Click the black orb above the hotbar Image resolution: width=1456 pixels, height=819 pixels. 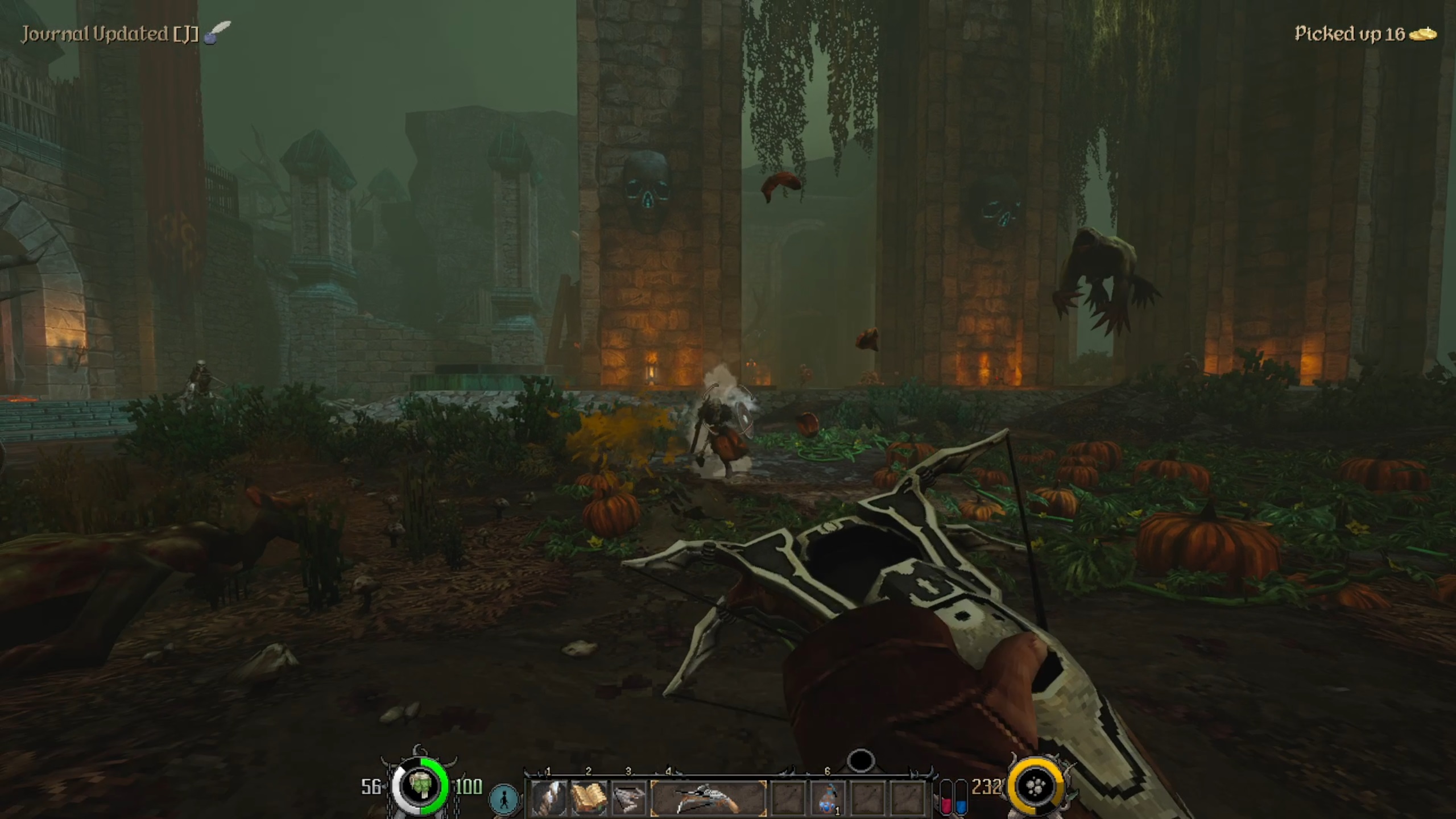coord(861,760)
